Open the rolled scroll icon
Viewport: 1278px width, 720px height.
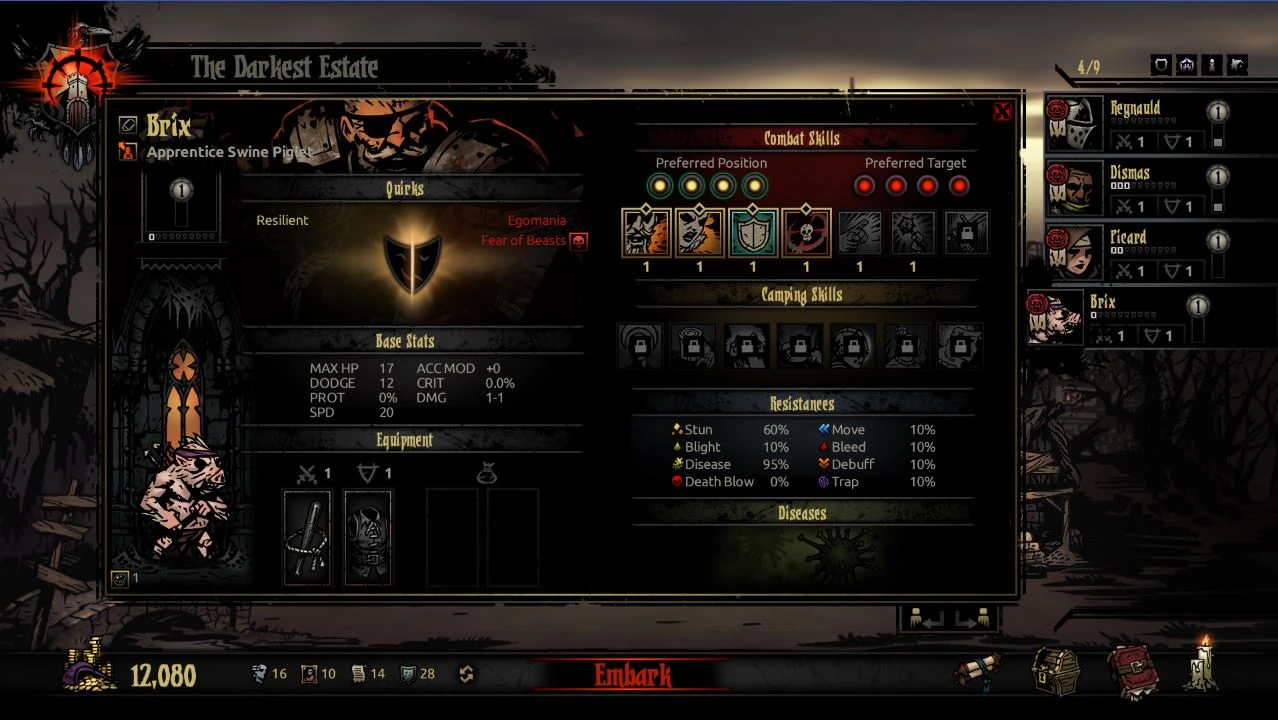[x=977, y=671]
